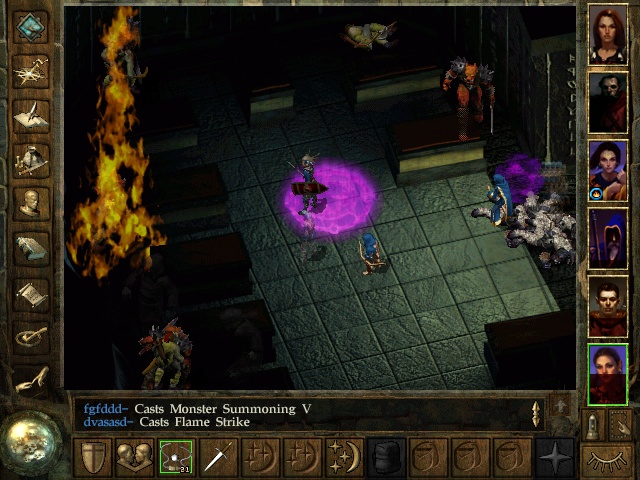Activate the four-point star special abilities button
The image size is (640, 480).
(x=553, y=457)
